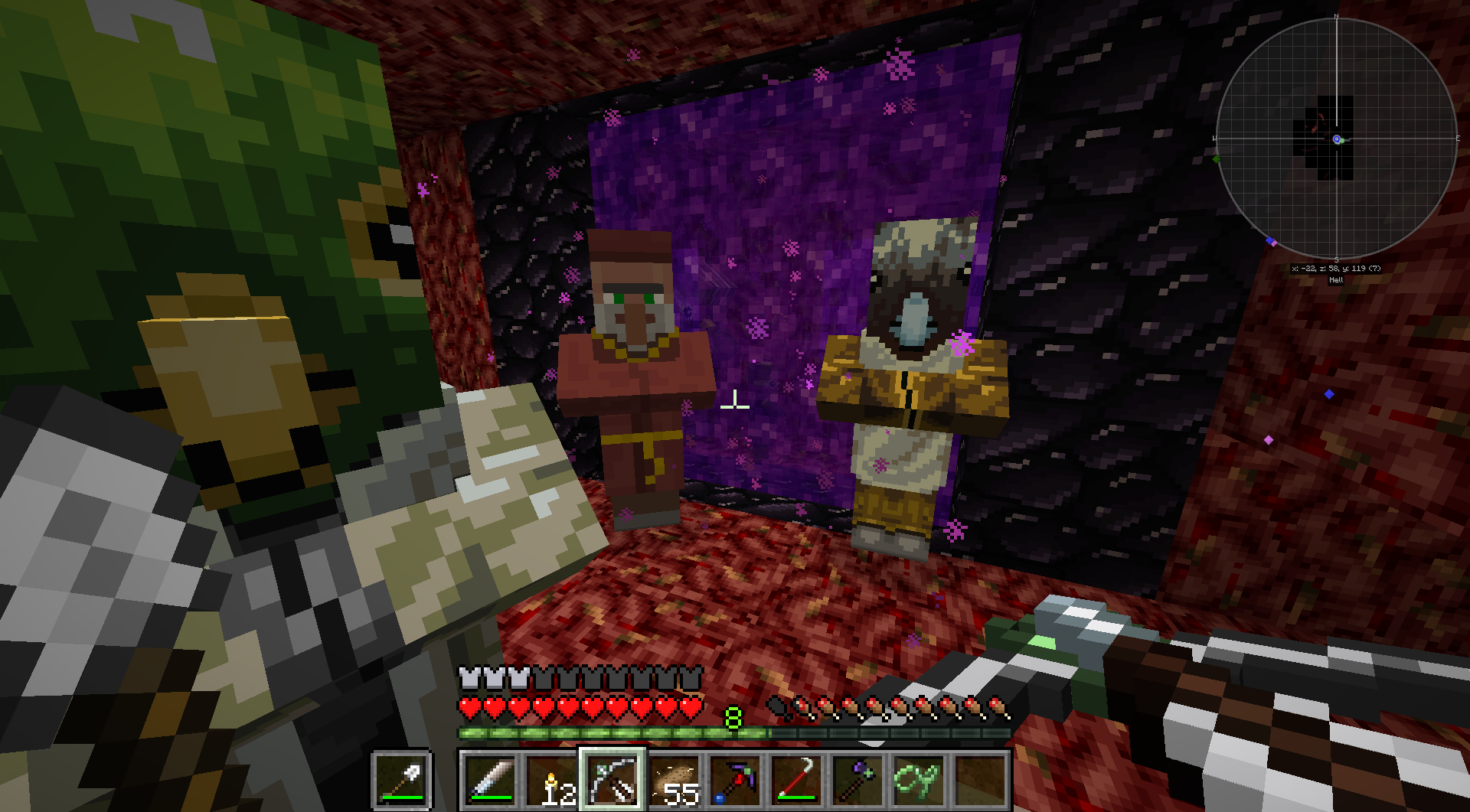Select the green lead rope slot
This screenshot has height=812, width=1470.
coord(919,780)
